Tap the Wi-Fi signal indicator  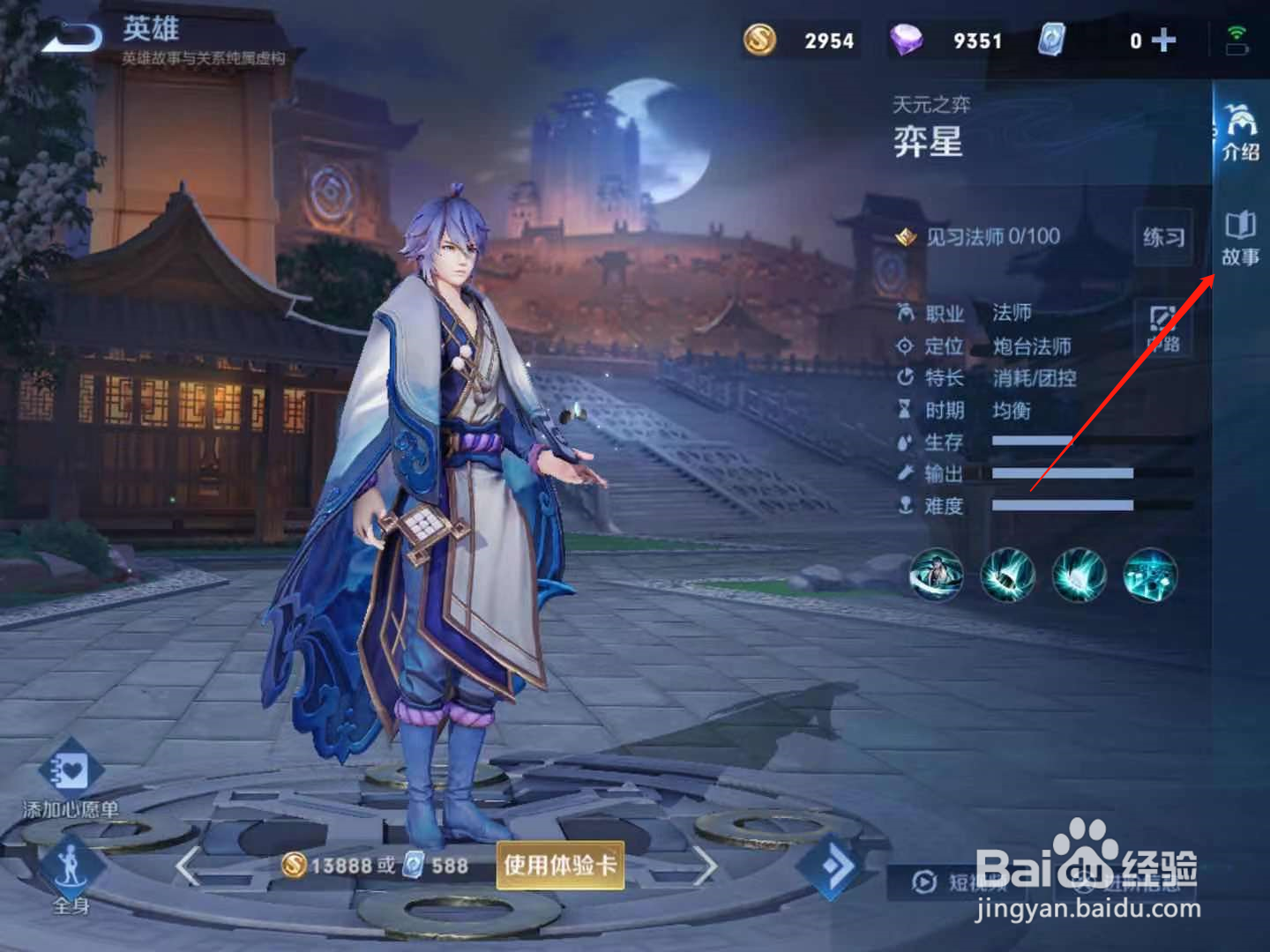[x=1236, y=31]
